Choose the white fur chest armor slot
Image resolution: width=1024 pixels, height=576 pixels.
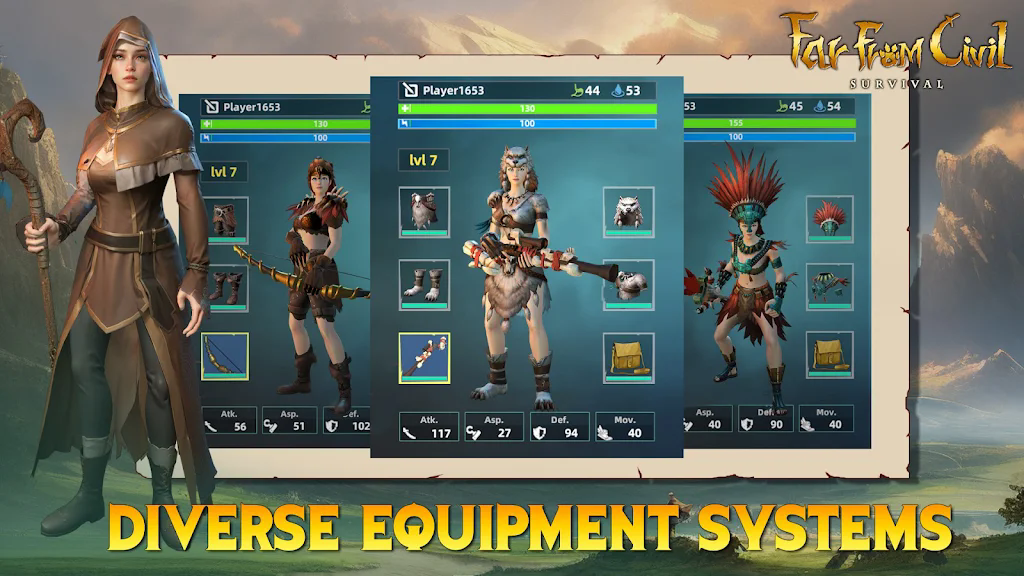(x=424, y=211)
